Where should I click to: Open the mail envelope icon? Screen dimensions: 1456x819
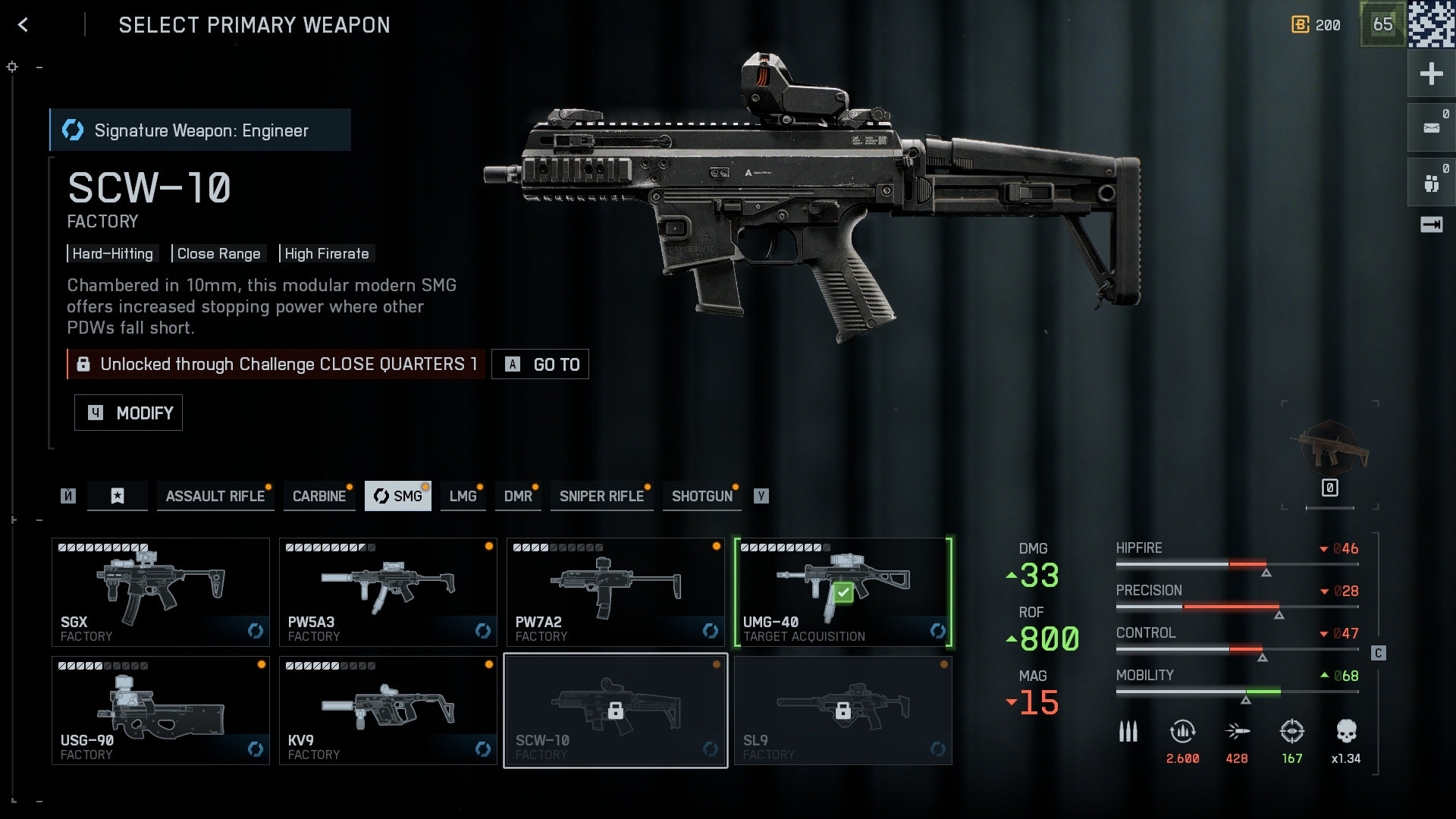pos(1431,128)
